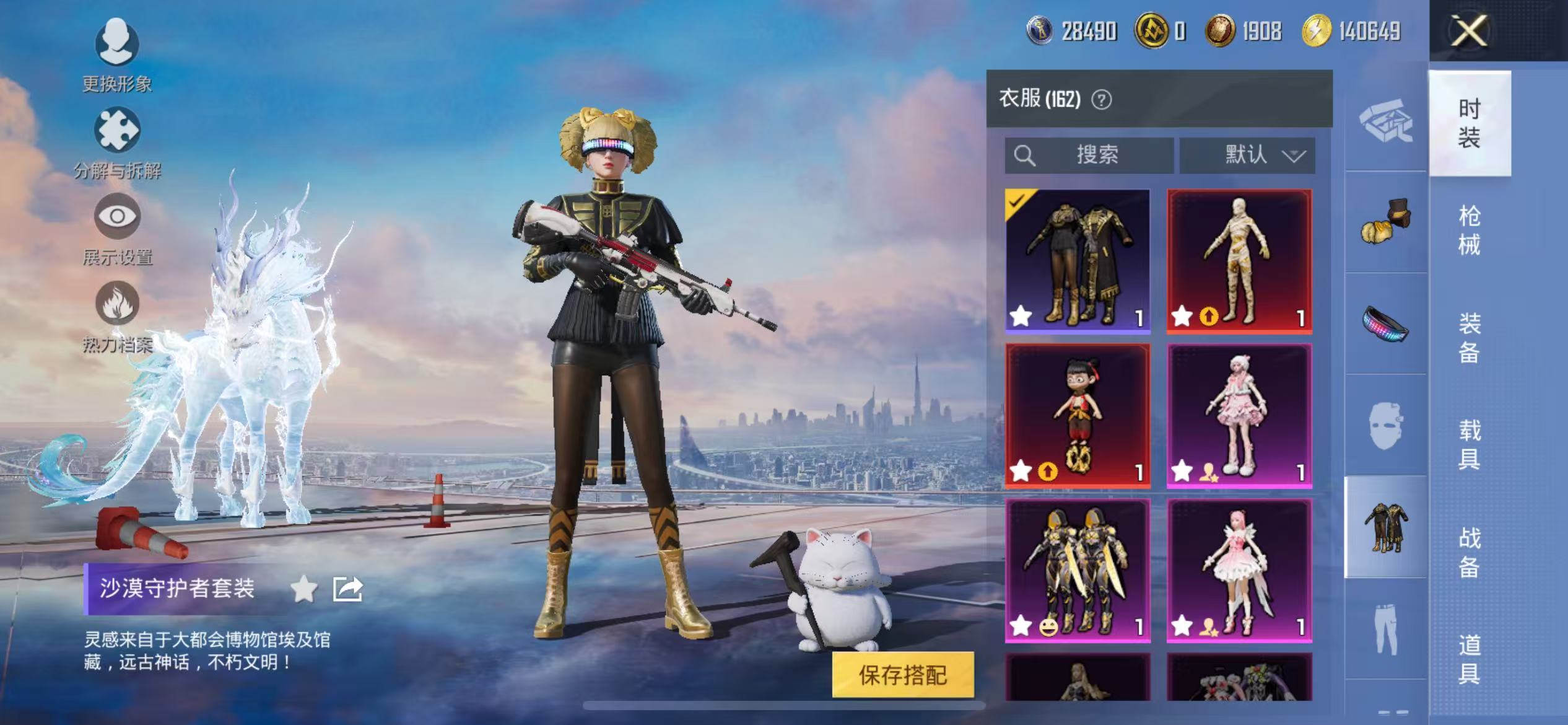Image resolution: width=1568 pixels, height=725 pixels.
Task: Save outfit with 保存搭配 button
Action: [902, 675]
